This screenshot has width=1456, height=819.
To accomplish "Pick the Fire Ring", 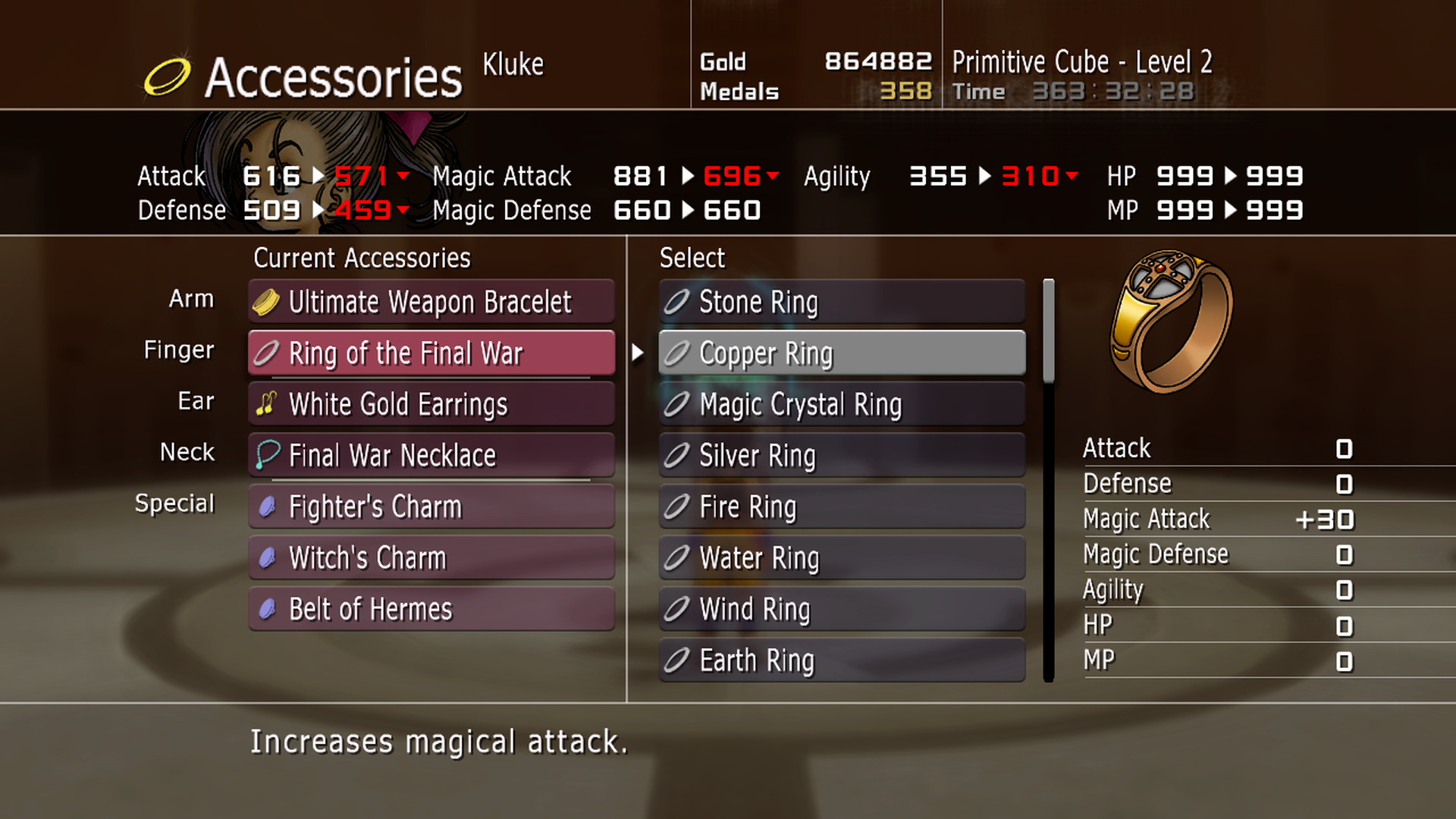I will pos(842,507).
